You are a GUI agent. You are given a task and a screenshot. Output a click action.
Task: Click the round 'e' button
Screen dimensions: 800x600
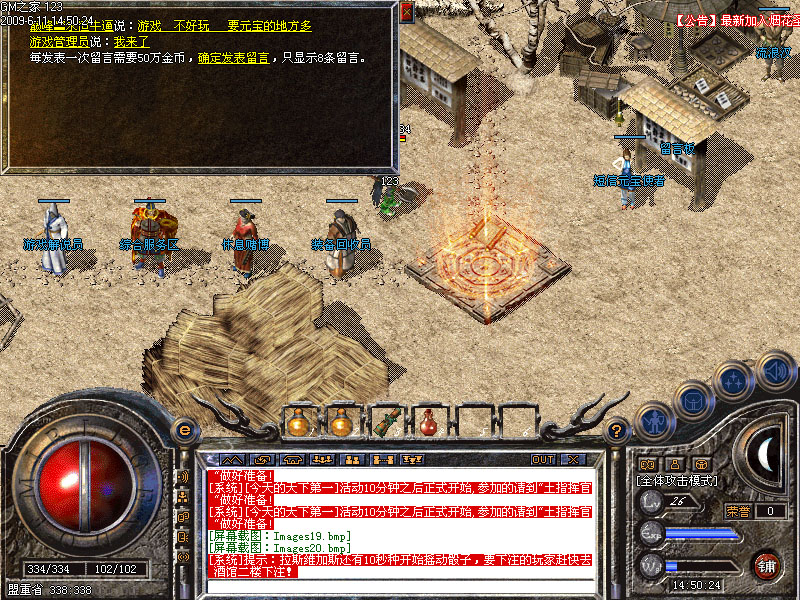183,430
